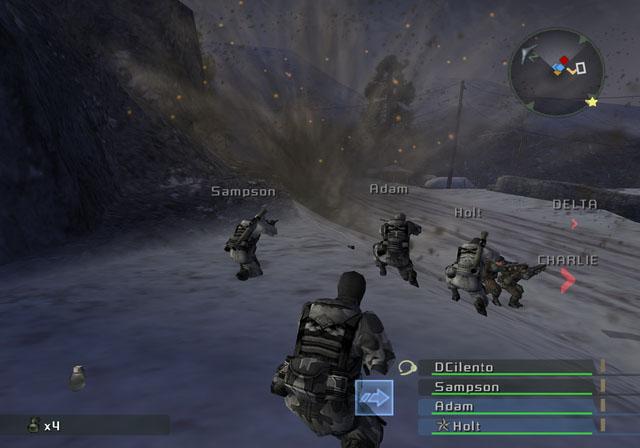Click the yellow star on the minimap
The image size is (640, 448).
592,102
